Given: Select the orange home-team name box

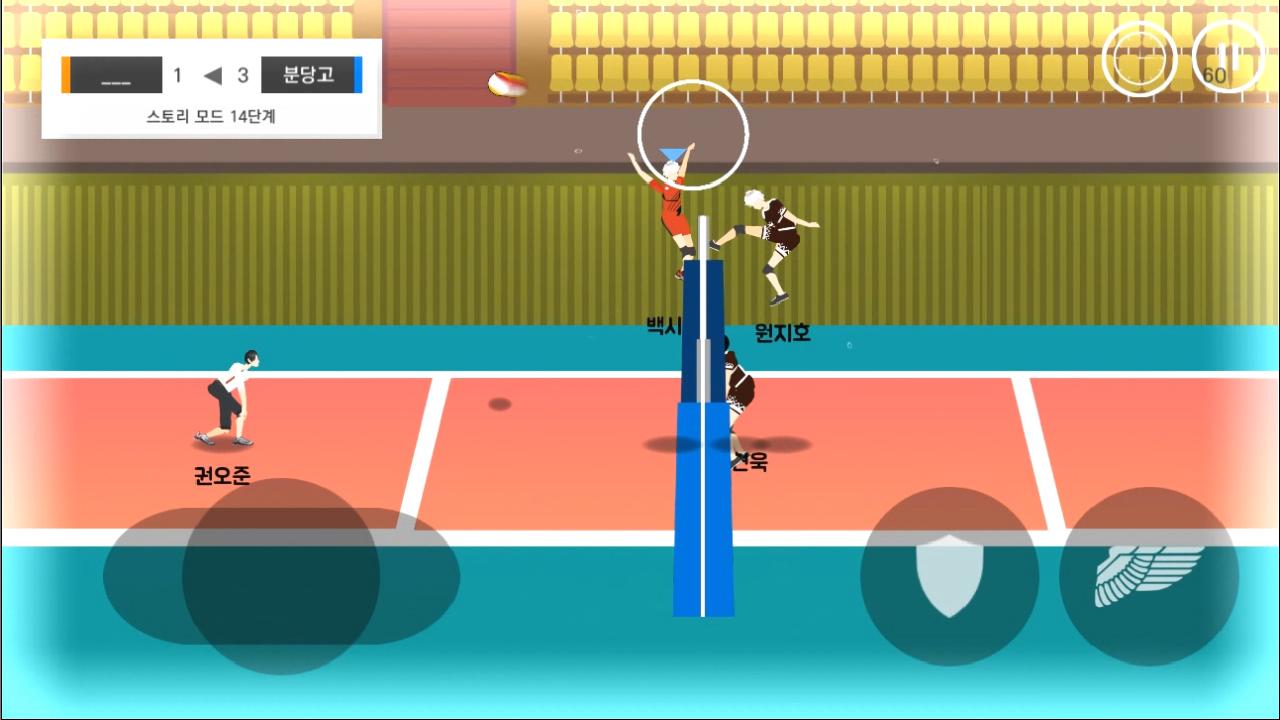Looking at the screenshot, I should (113, 75).
